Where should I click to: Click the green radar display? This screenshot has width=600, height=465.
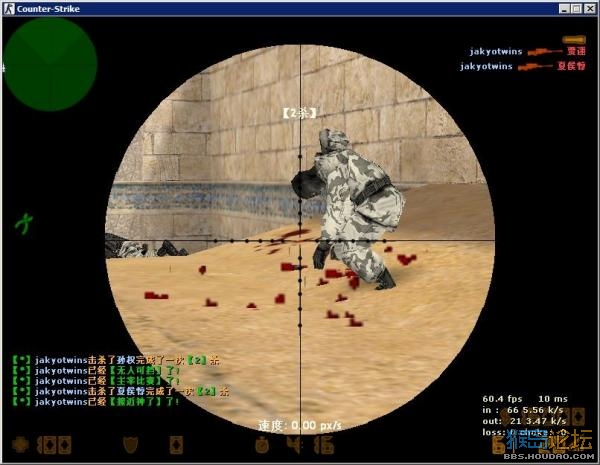coord(49,63)
